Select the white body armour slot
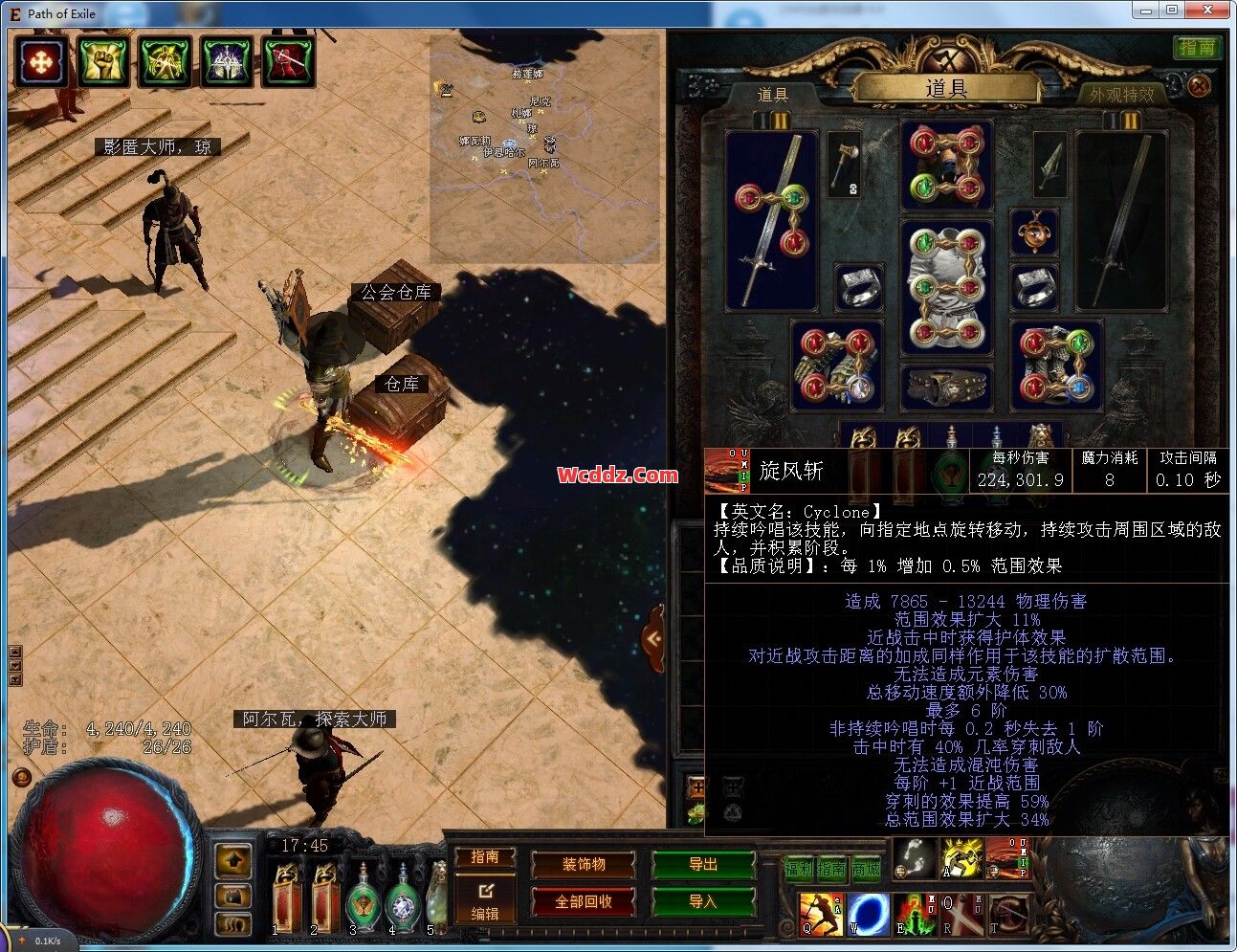This screenshot has width=1237, height=952. 946,286
